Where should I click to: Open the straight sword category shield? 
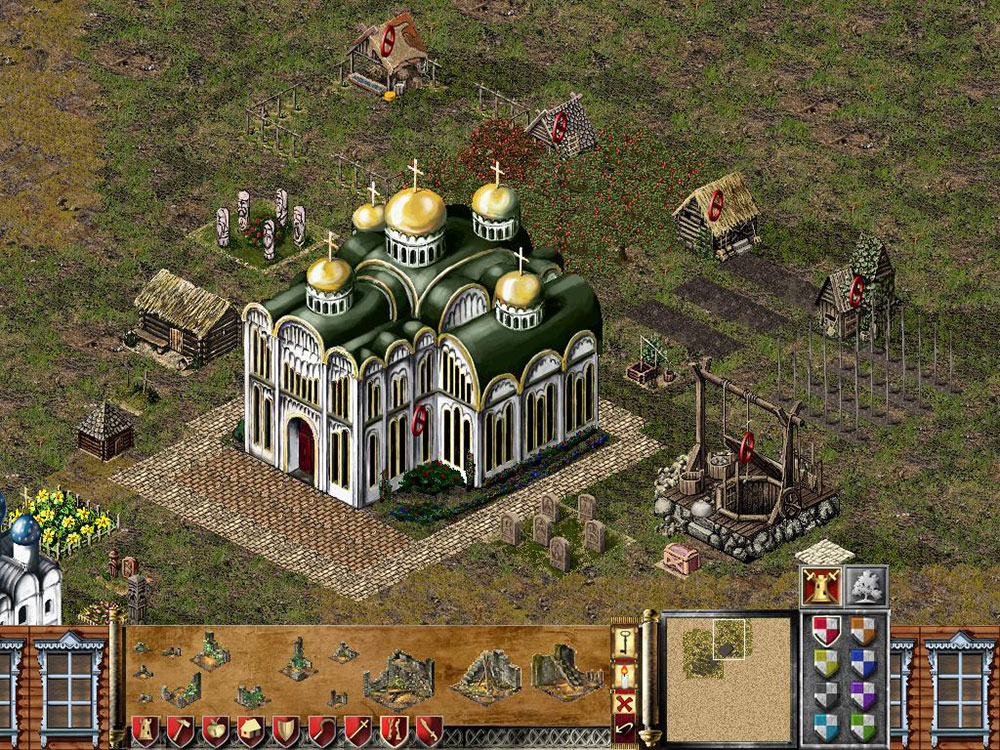(x=357, y=731)
